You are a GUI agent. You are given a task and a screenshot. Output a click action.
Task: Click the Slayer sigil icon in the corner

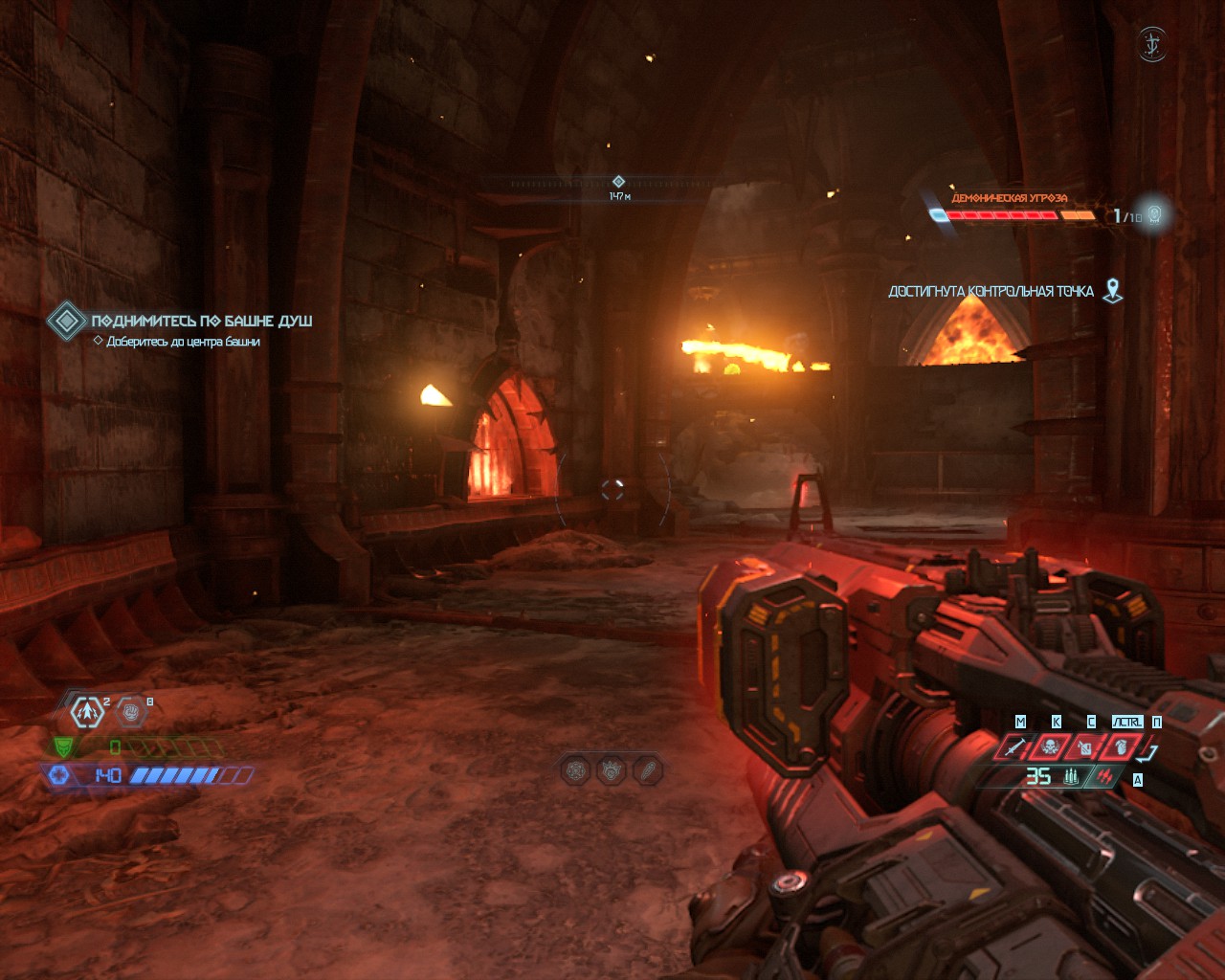(x=1151, y=44)
